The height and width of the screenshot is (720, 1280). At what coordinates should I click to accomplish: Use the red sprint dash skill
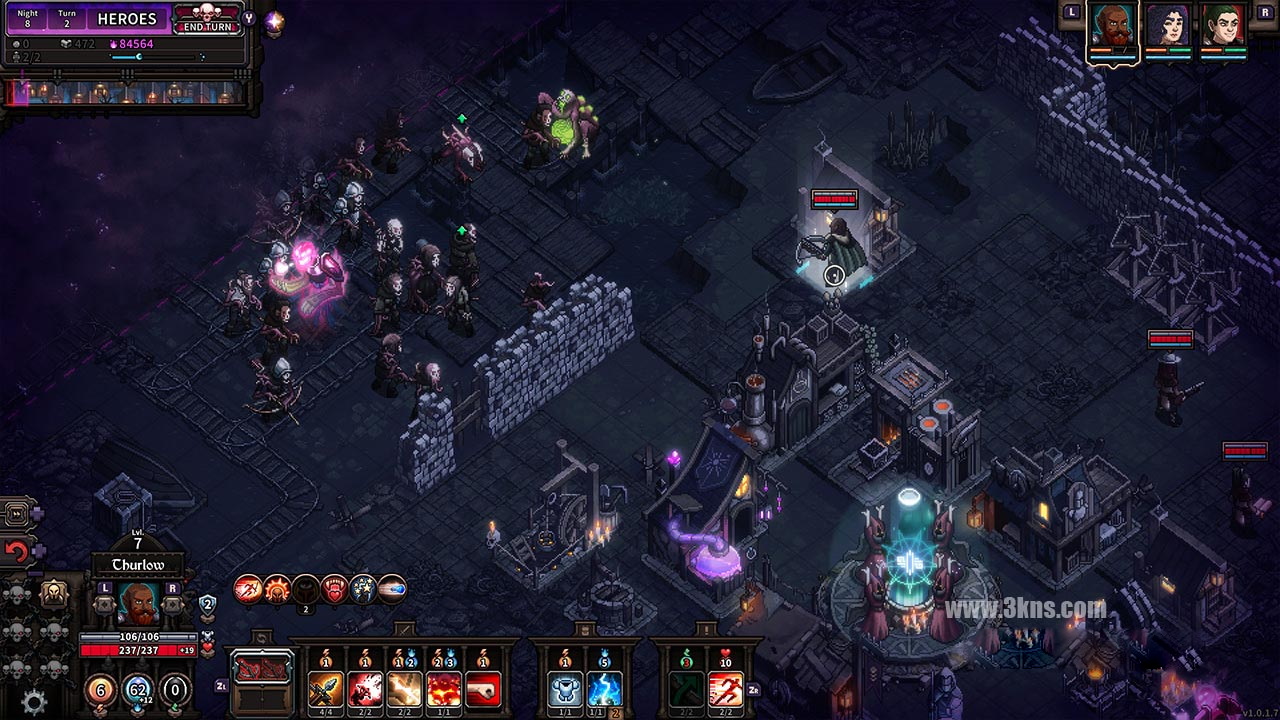pyautogui.click(x=725, y=689)
